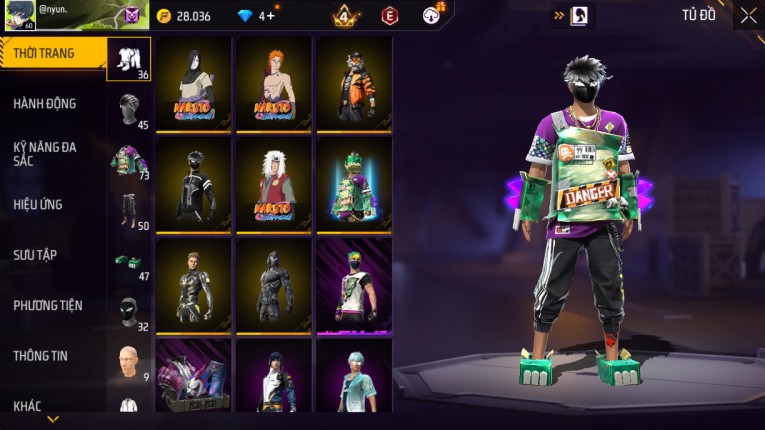Open the player profile avatar
Screen dimensions: 765x430
[20, 15]
